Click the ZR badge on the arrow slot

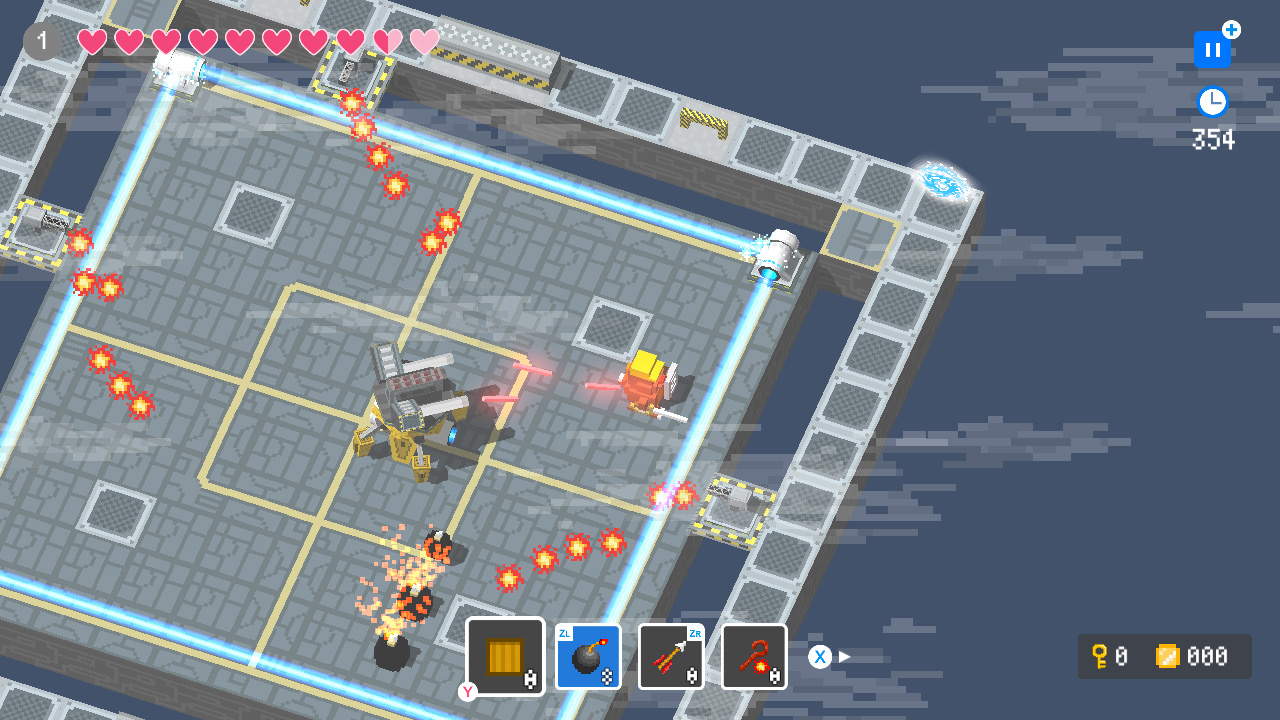697,634
